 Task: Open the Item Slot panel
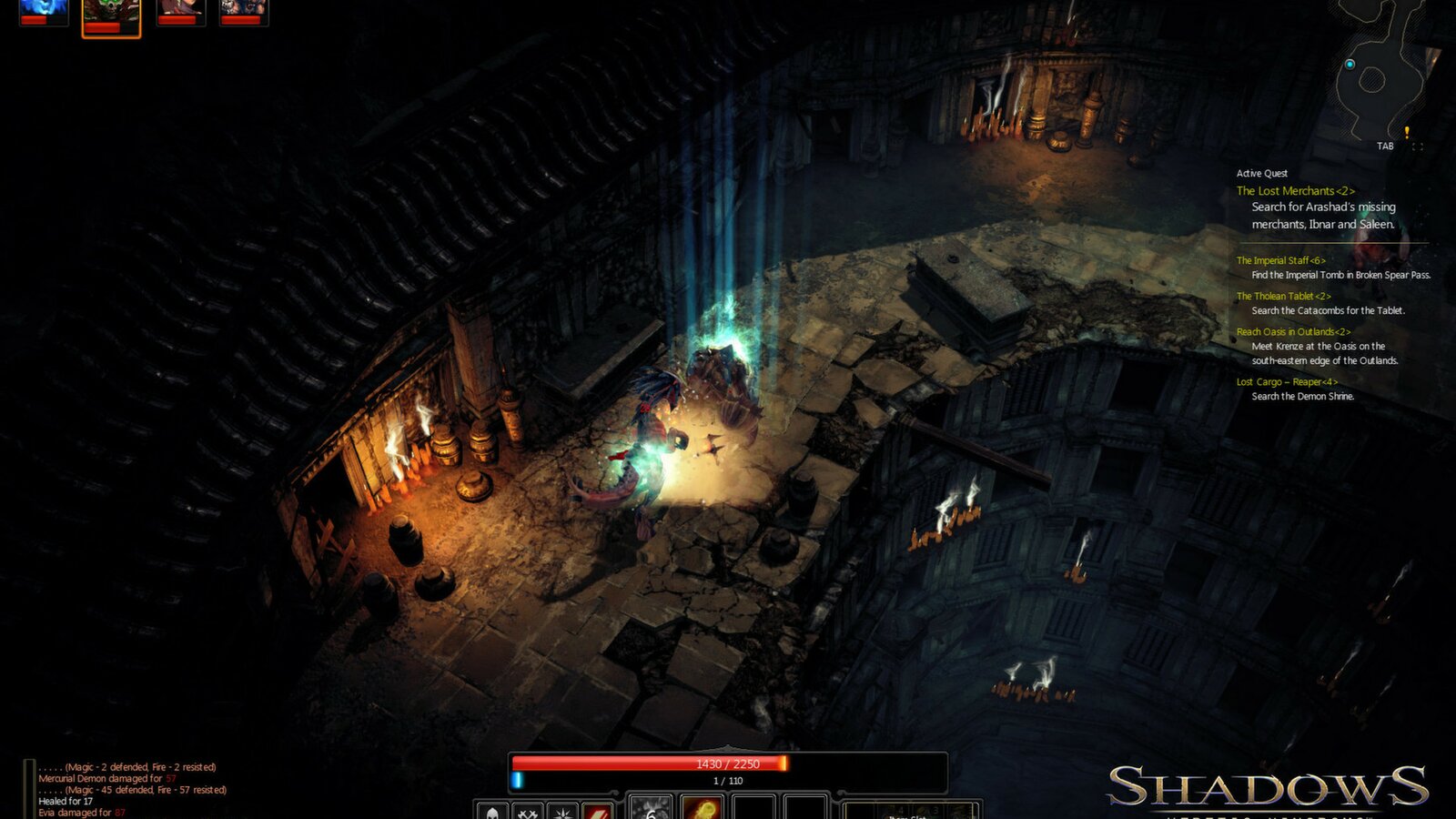point(905,815)
